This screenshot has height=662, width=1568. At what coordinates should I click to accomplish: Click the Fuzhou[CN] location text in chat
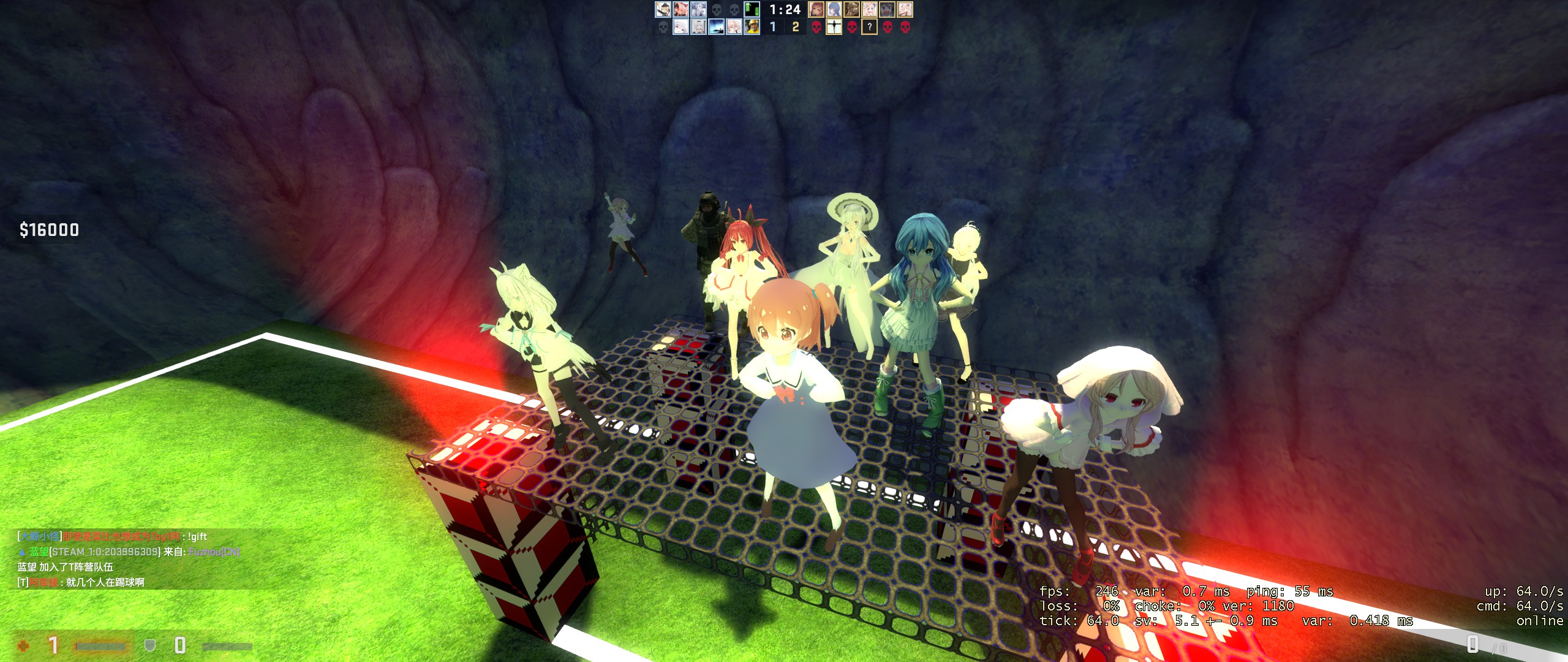214,552
